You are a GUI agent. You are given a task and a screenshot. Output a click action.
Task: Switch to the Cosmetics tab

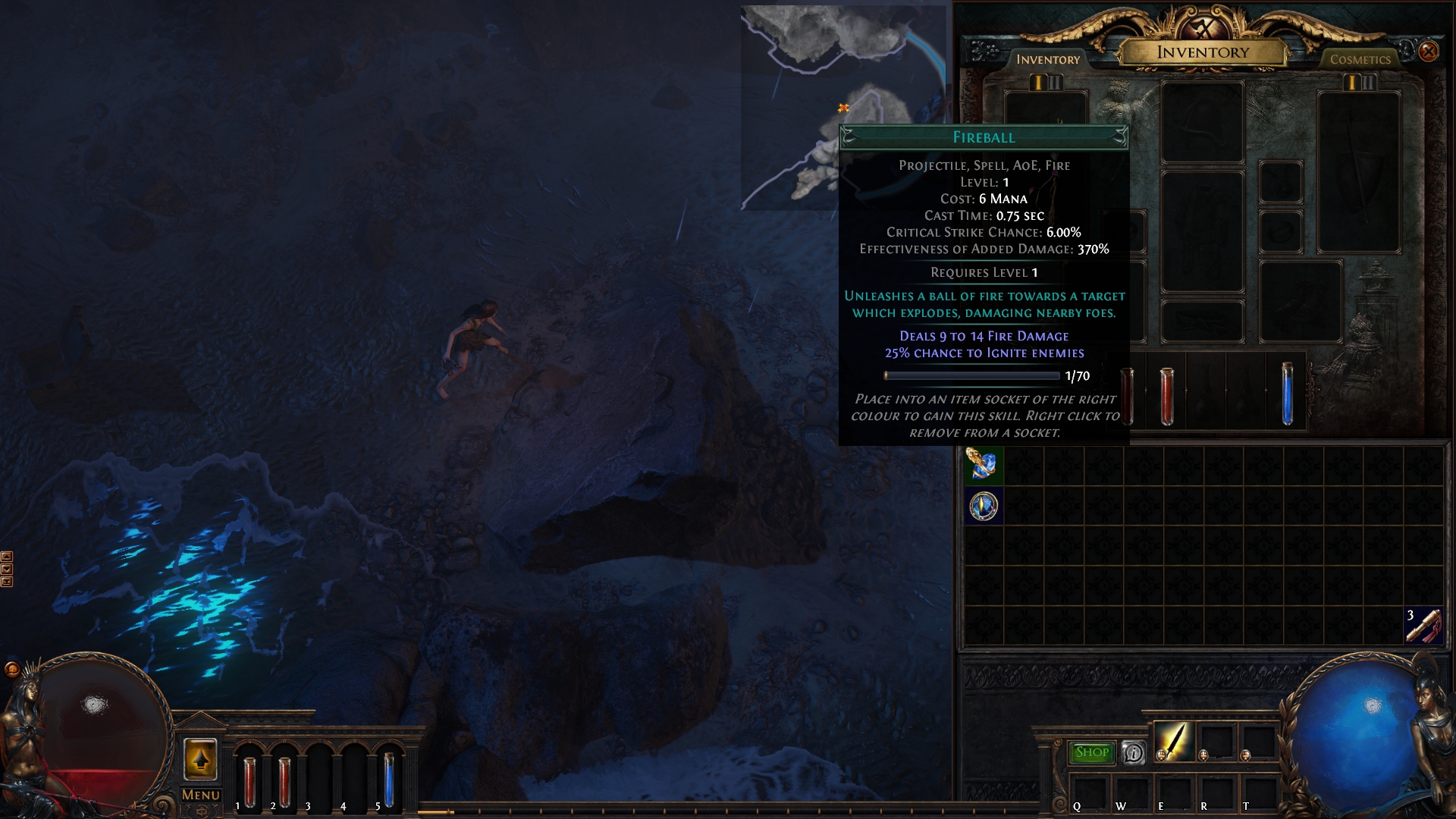point(1360,59)
